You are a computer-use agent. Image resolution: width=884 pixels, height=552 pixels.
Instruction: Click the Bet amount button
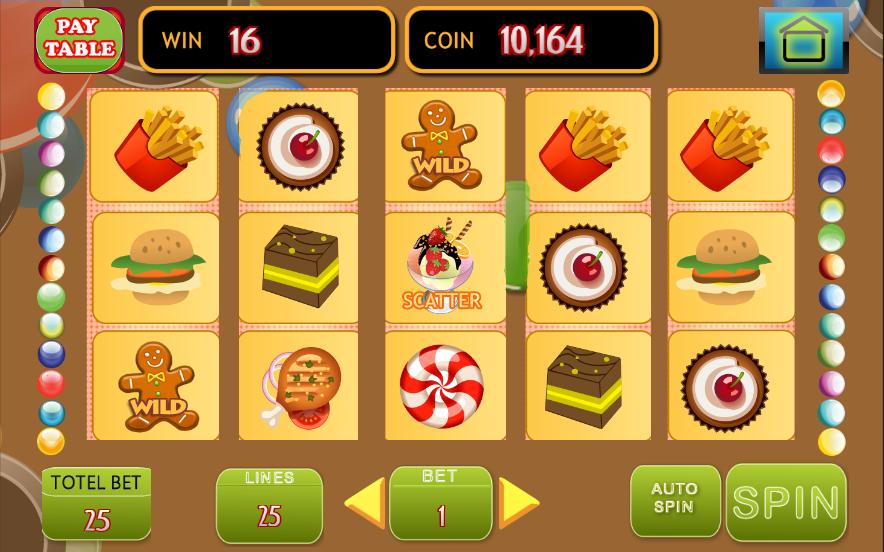coord(440,503)
